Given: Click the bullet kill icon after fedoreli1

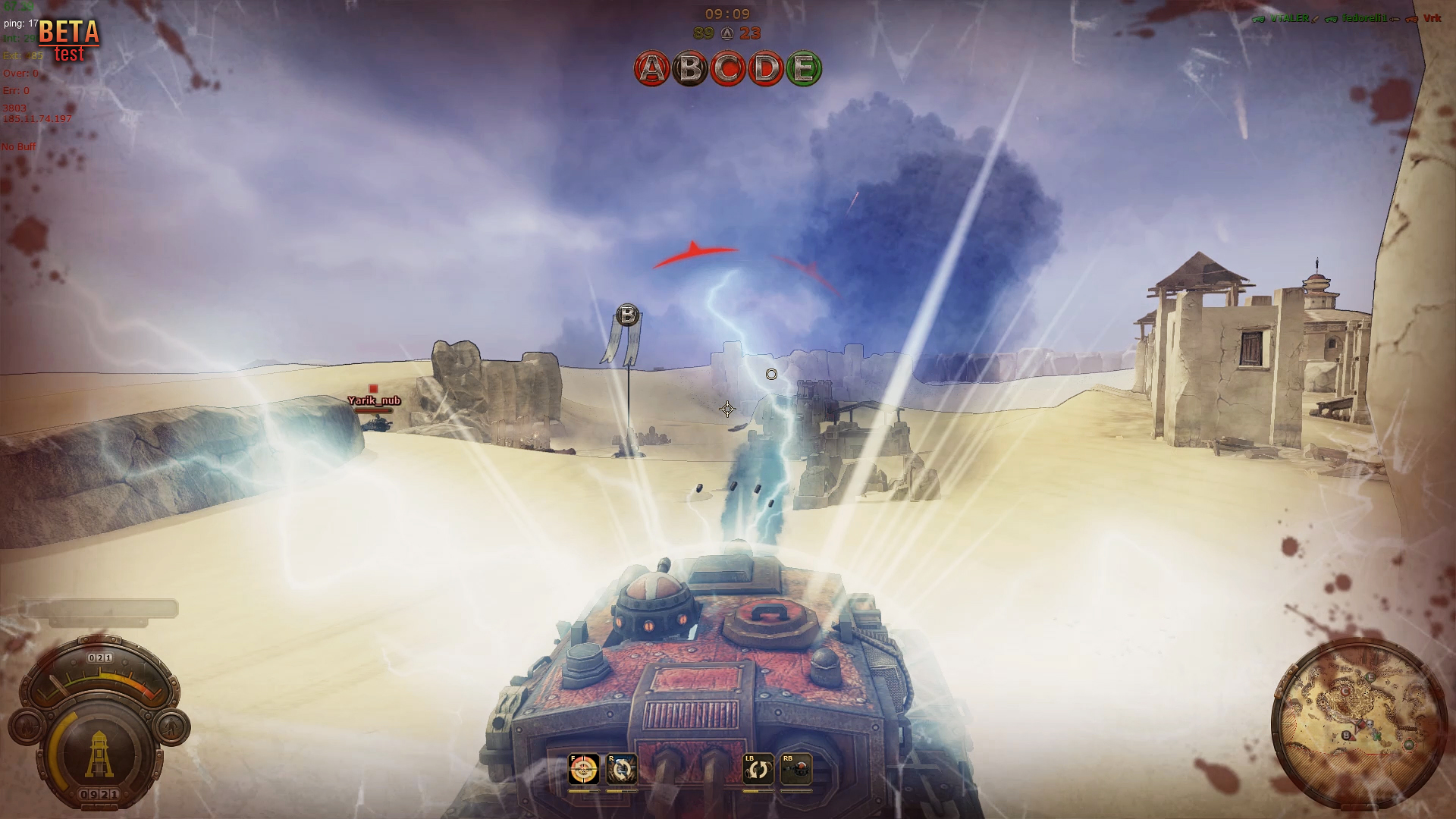Looking at the screenshot, I should pyautogui.click(x=1395, y=19).
